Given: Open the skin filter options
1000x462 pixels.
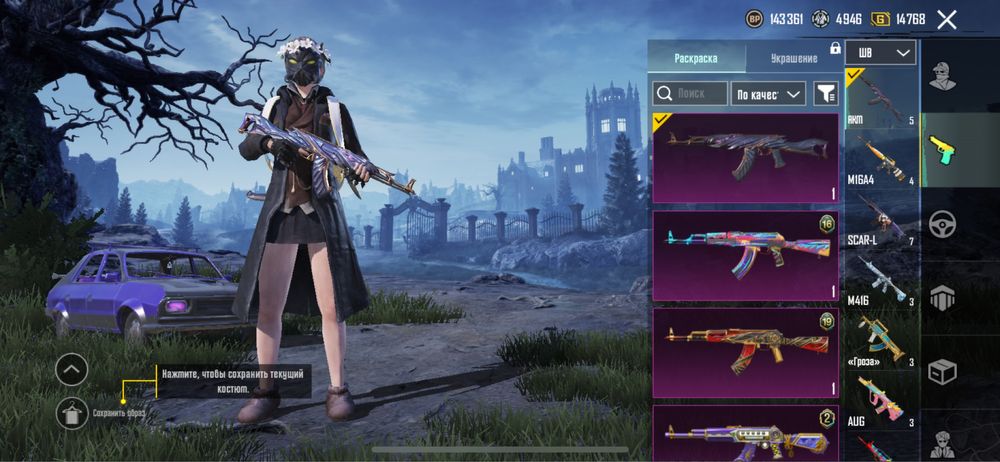Looking at the screenshot, I should [826, 94].
